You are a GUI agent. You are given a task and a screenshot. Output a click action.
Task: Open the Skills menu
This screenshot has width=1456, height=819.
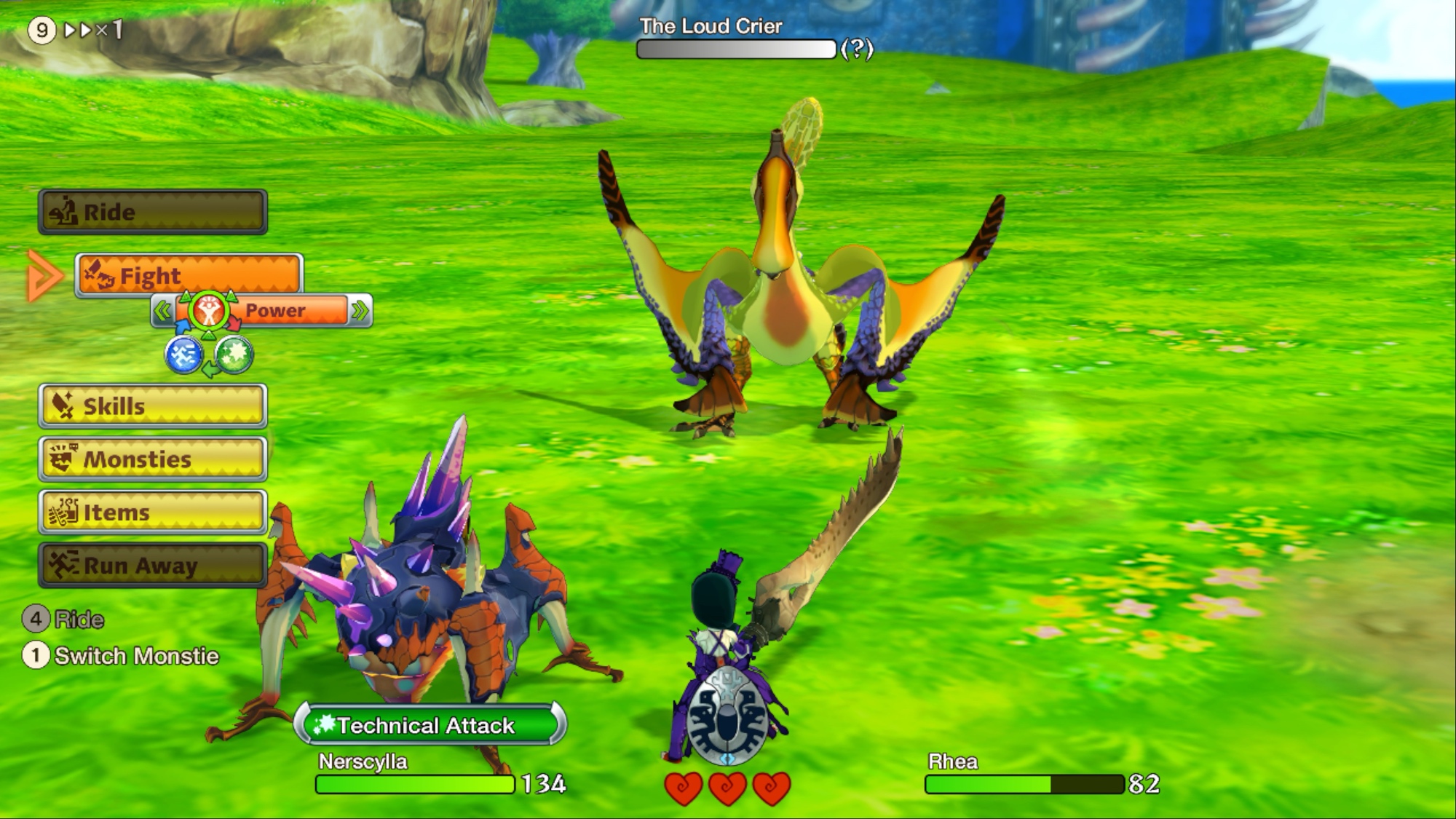click(153, 405)
